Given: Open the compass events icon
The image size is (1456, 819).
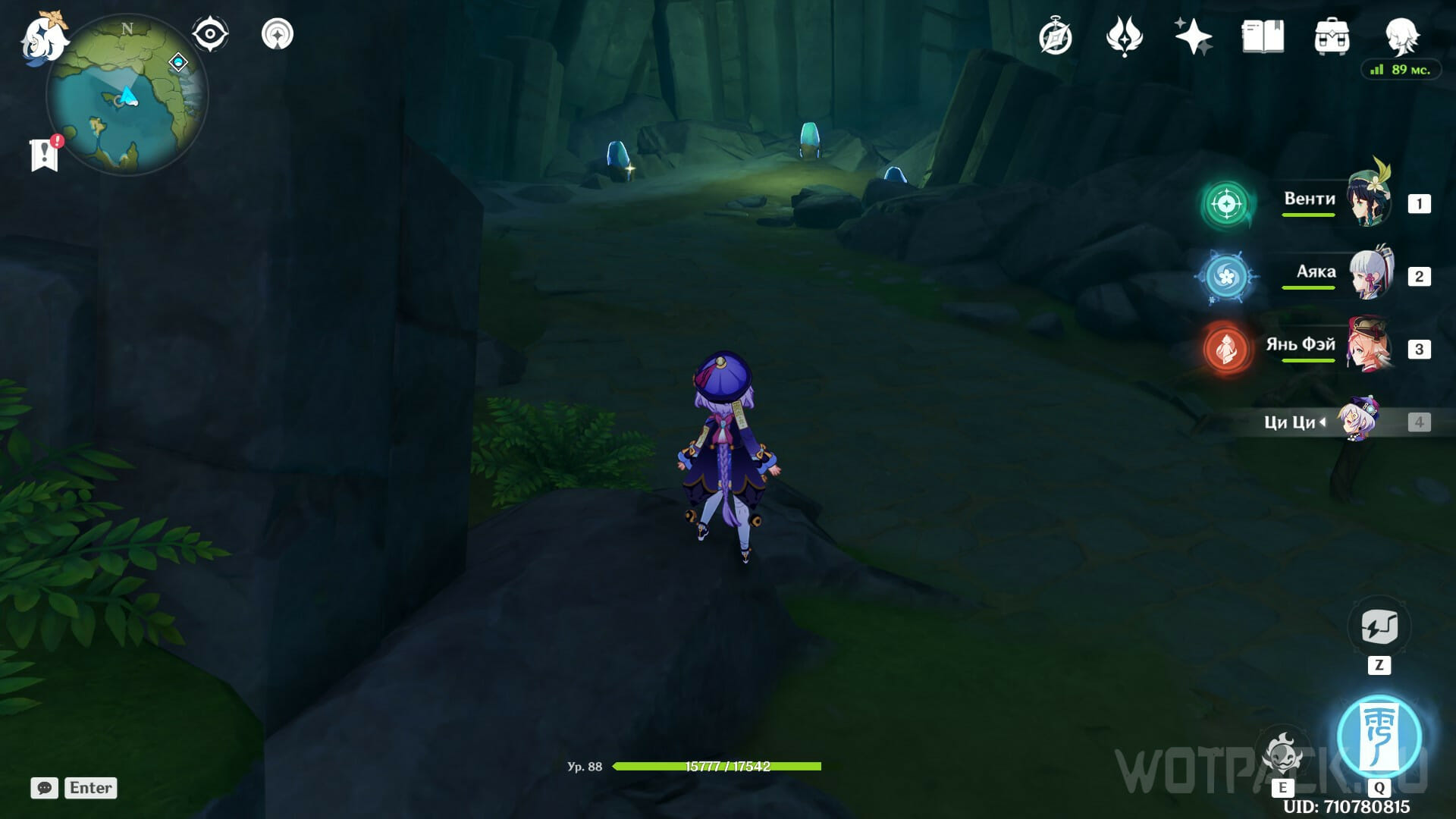Looking at the screenshot, I should [1056, 37].
